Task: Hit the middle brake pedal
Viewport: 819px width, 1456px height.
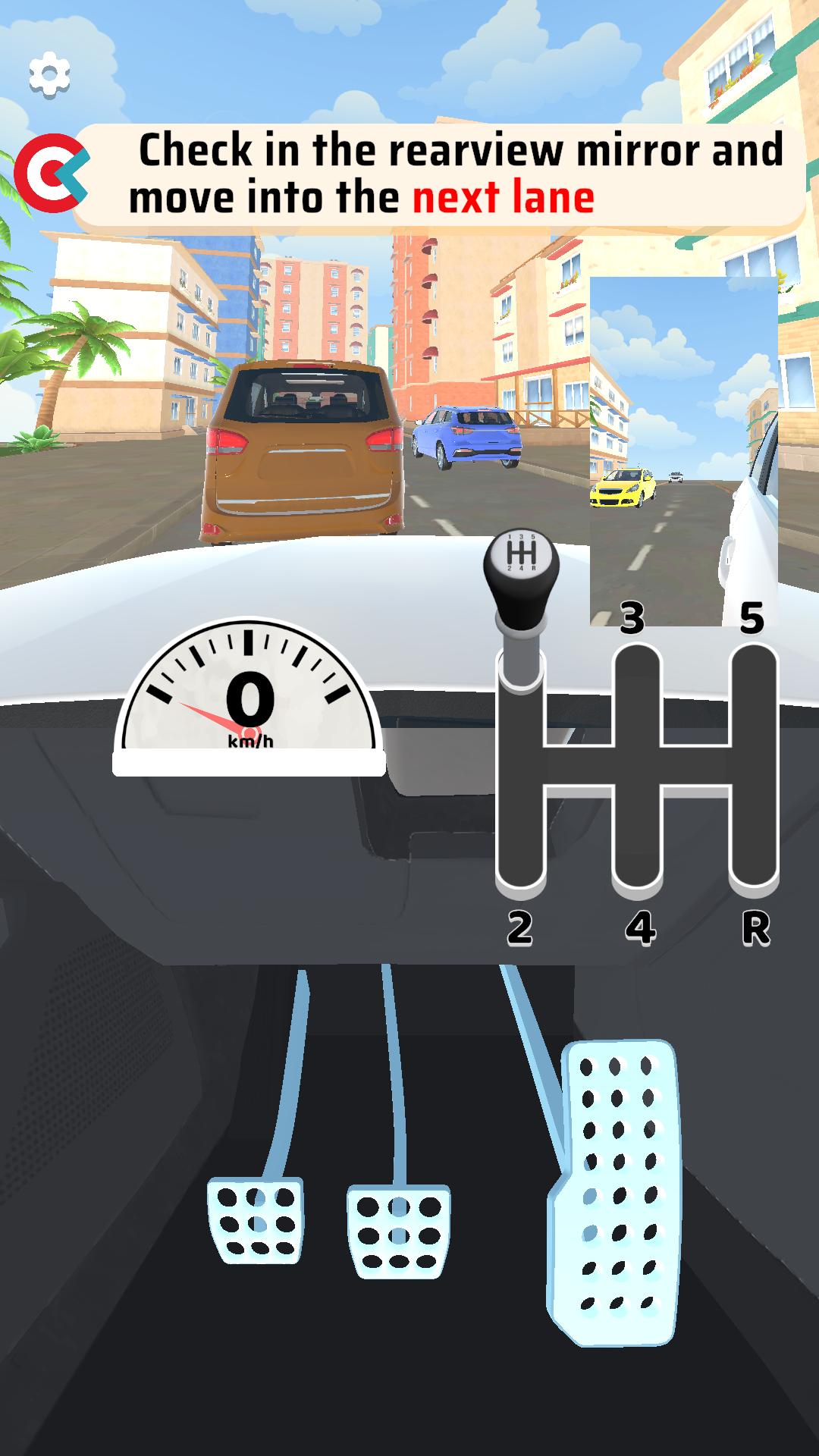Action: click(x=398, y=1230)
